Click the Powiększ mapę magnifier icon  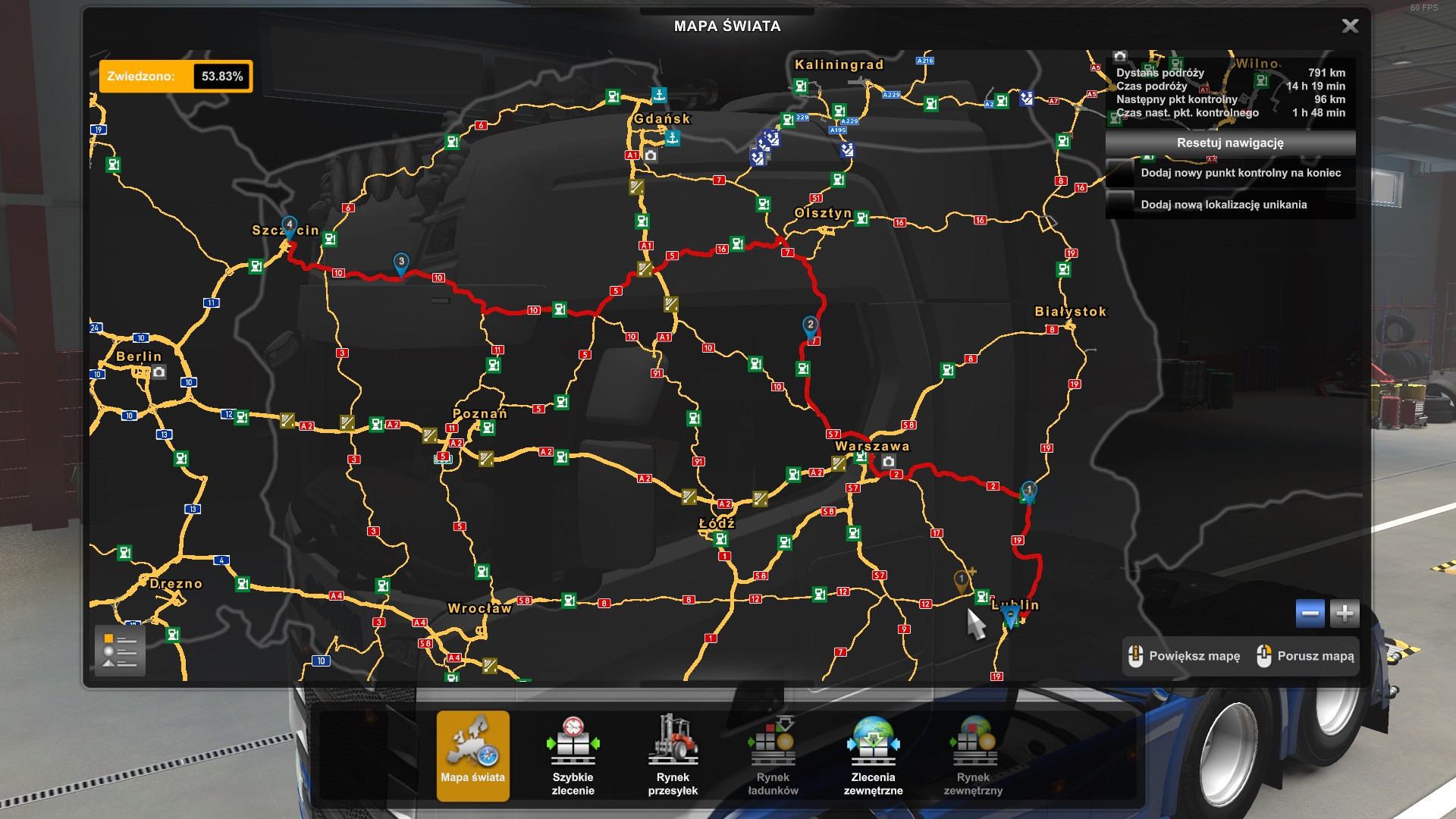[x=1135, y=656]
